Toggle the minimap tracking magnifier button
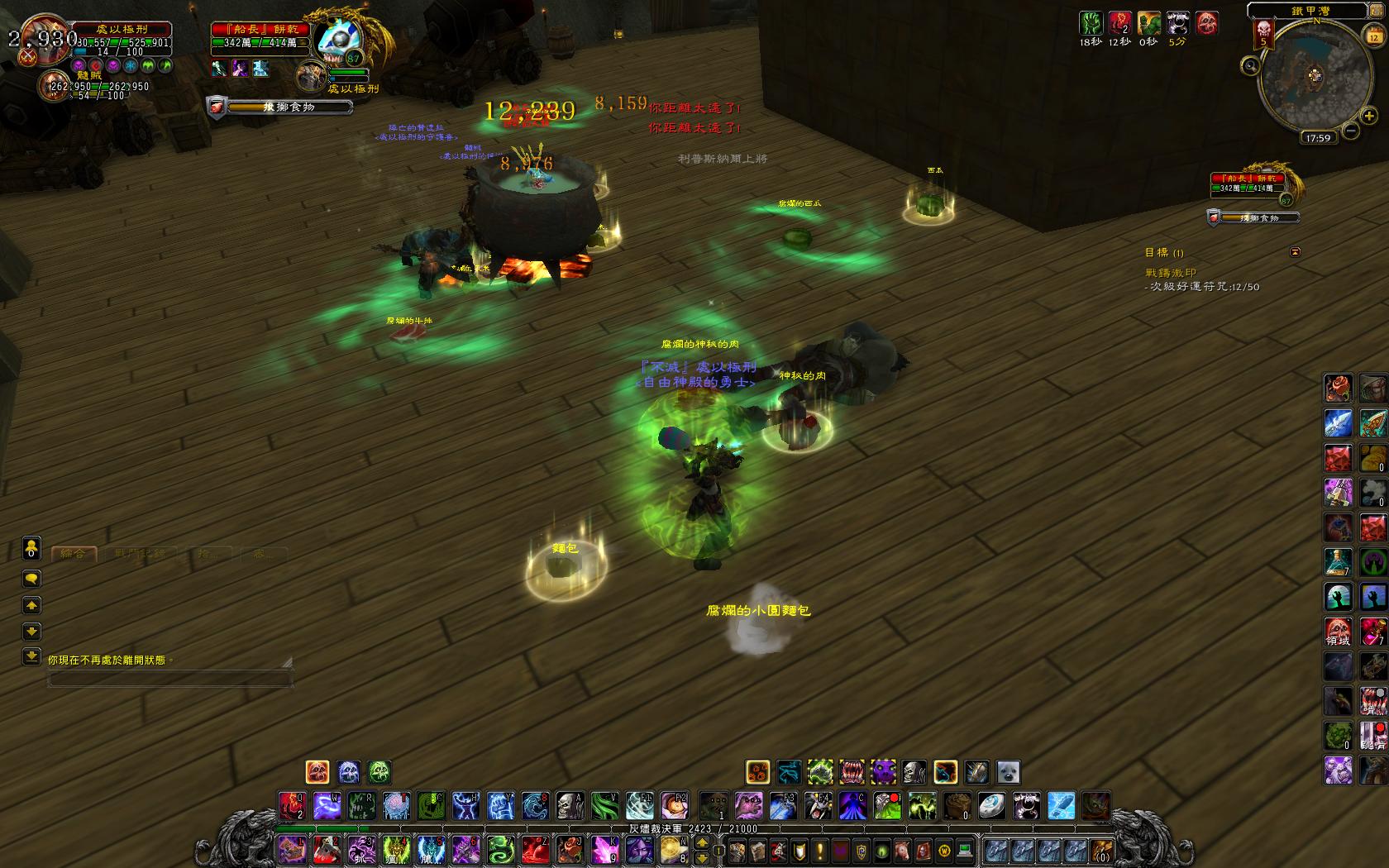 click(1250, 65)
